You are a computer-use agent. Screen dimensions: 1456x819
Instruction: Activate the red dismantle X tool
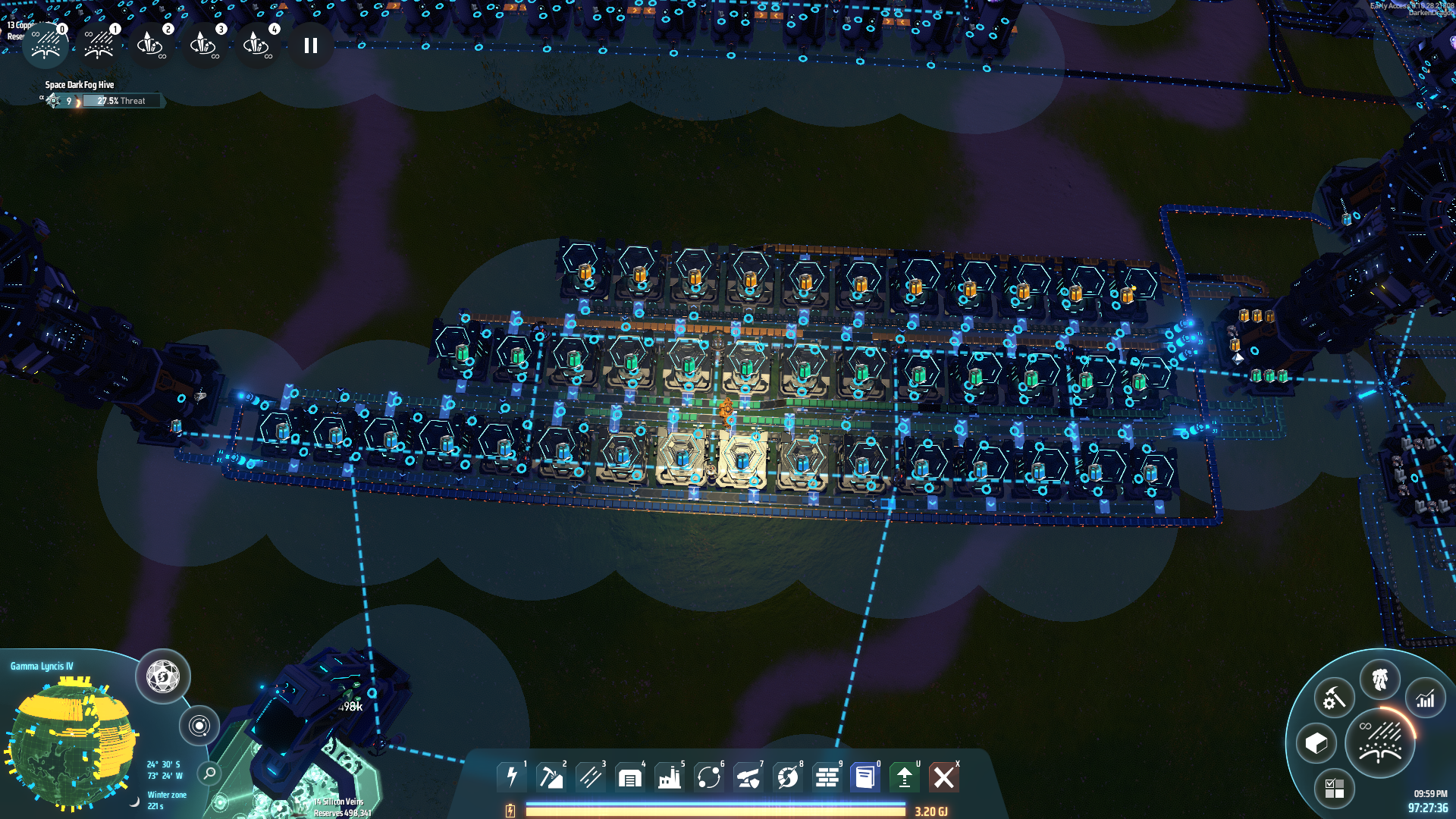point(944,777)
